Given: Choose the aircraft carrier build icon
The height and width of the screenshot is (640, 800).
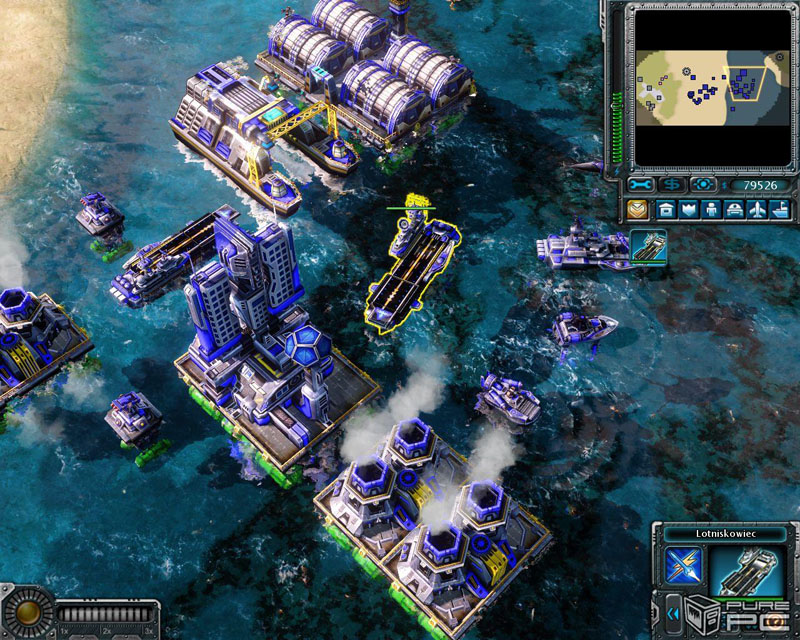Looking at the screenshot, I should tap(648, 247).
